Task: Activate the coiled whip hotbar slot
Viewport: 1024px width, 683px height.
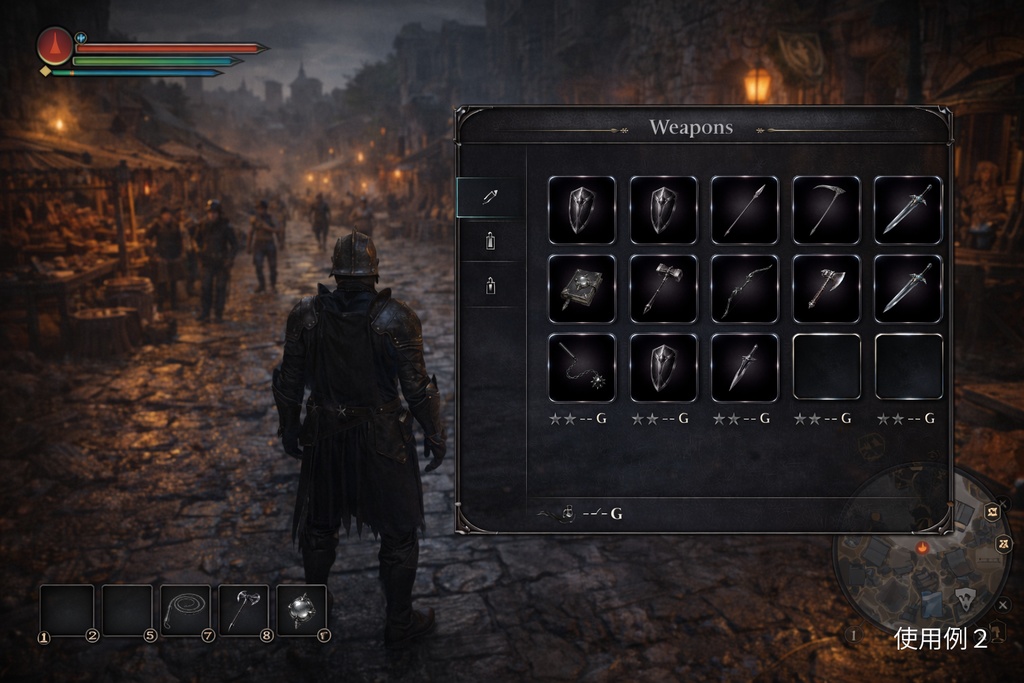Action: coord(185,610)
